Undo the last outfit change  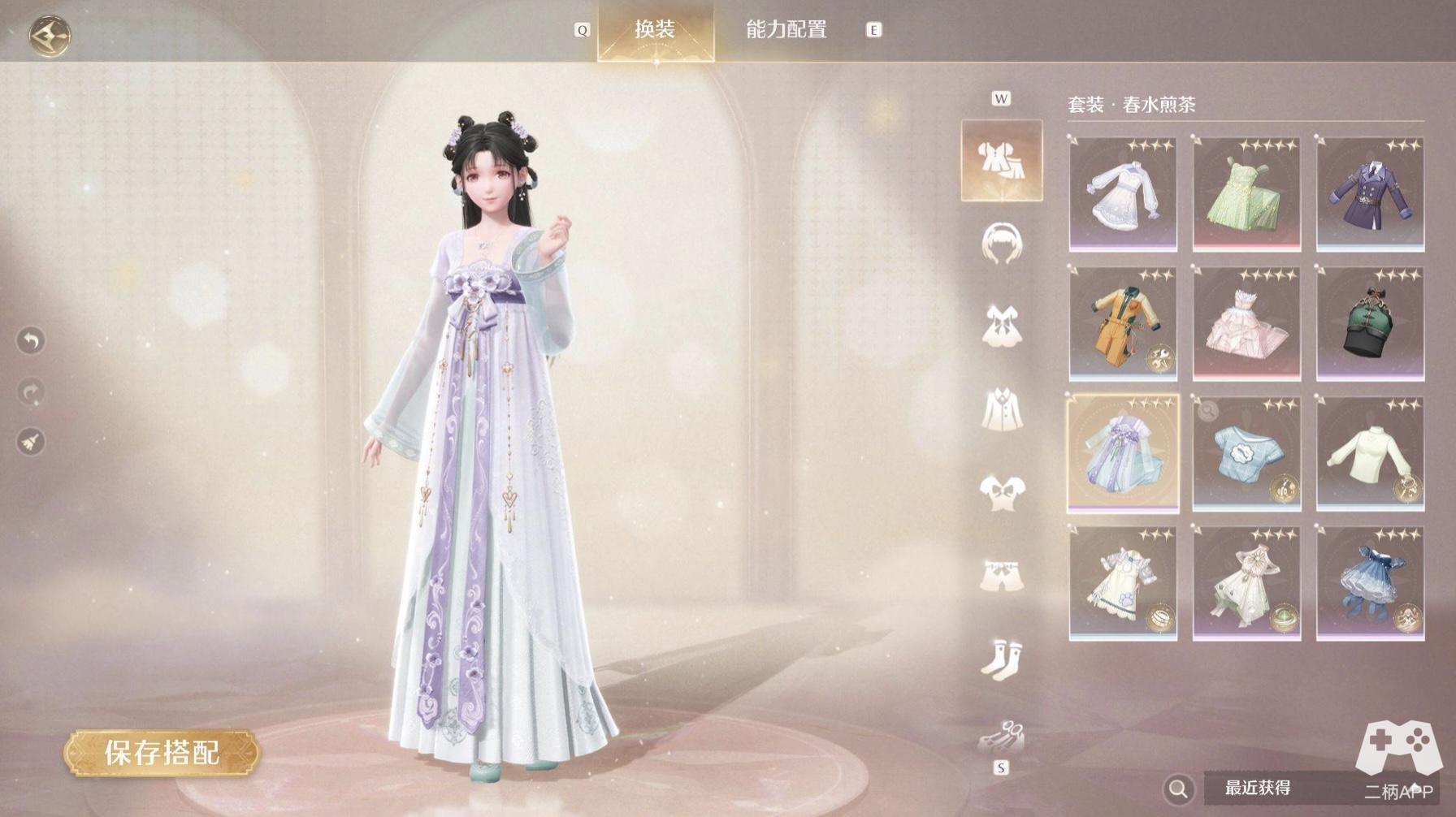click(31, 340)
